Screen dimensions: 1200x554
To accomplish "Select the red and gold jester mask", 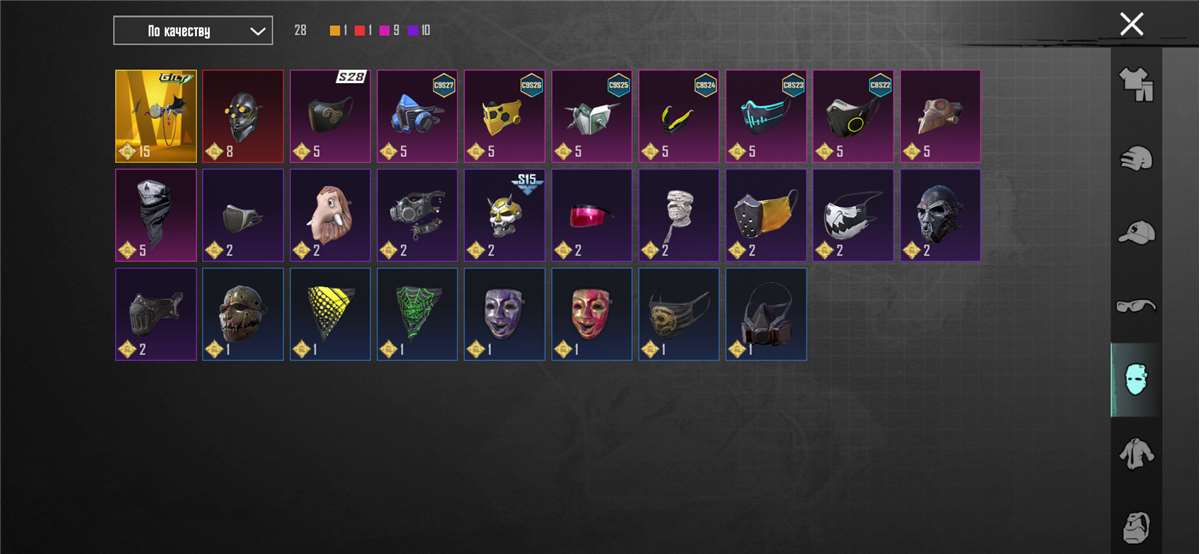I will tap(591, 314).
